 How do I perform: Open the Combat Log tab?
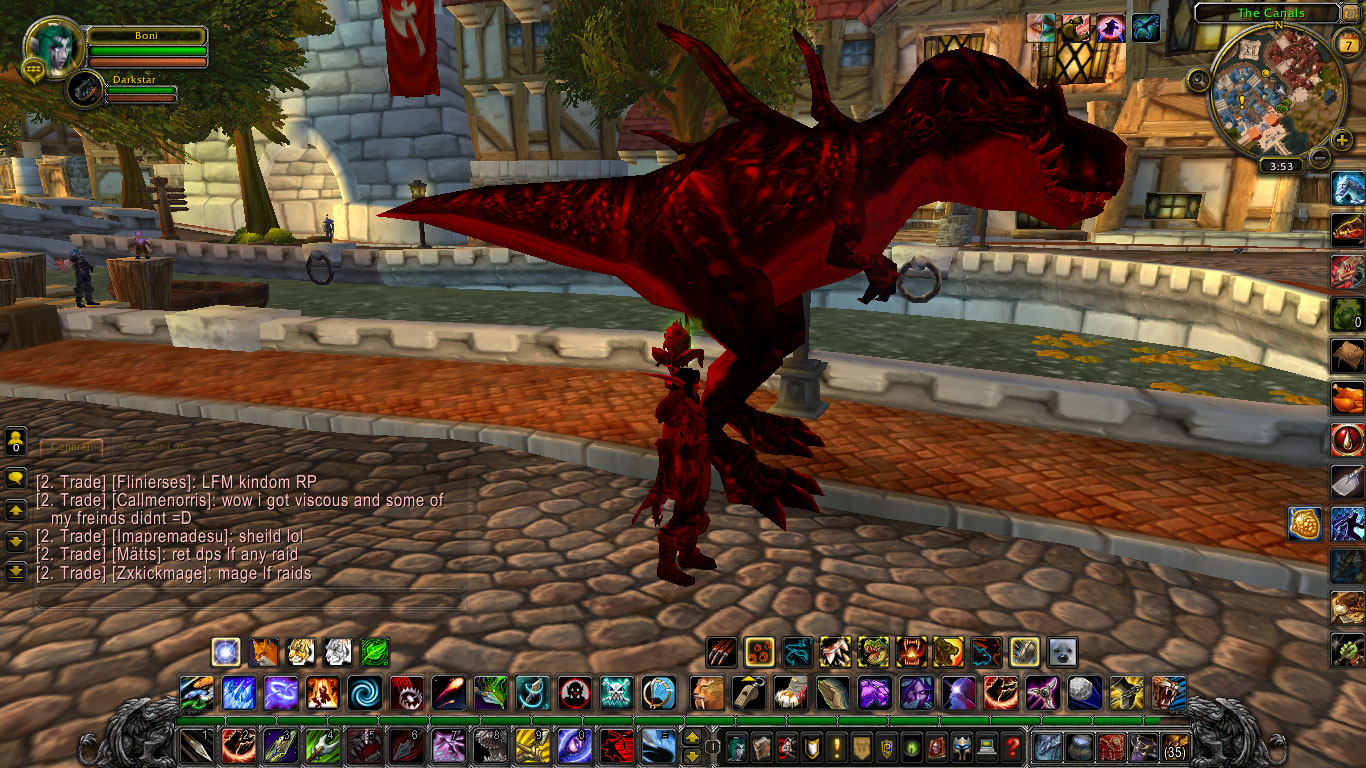click(155, 446)
